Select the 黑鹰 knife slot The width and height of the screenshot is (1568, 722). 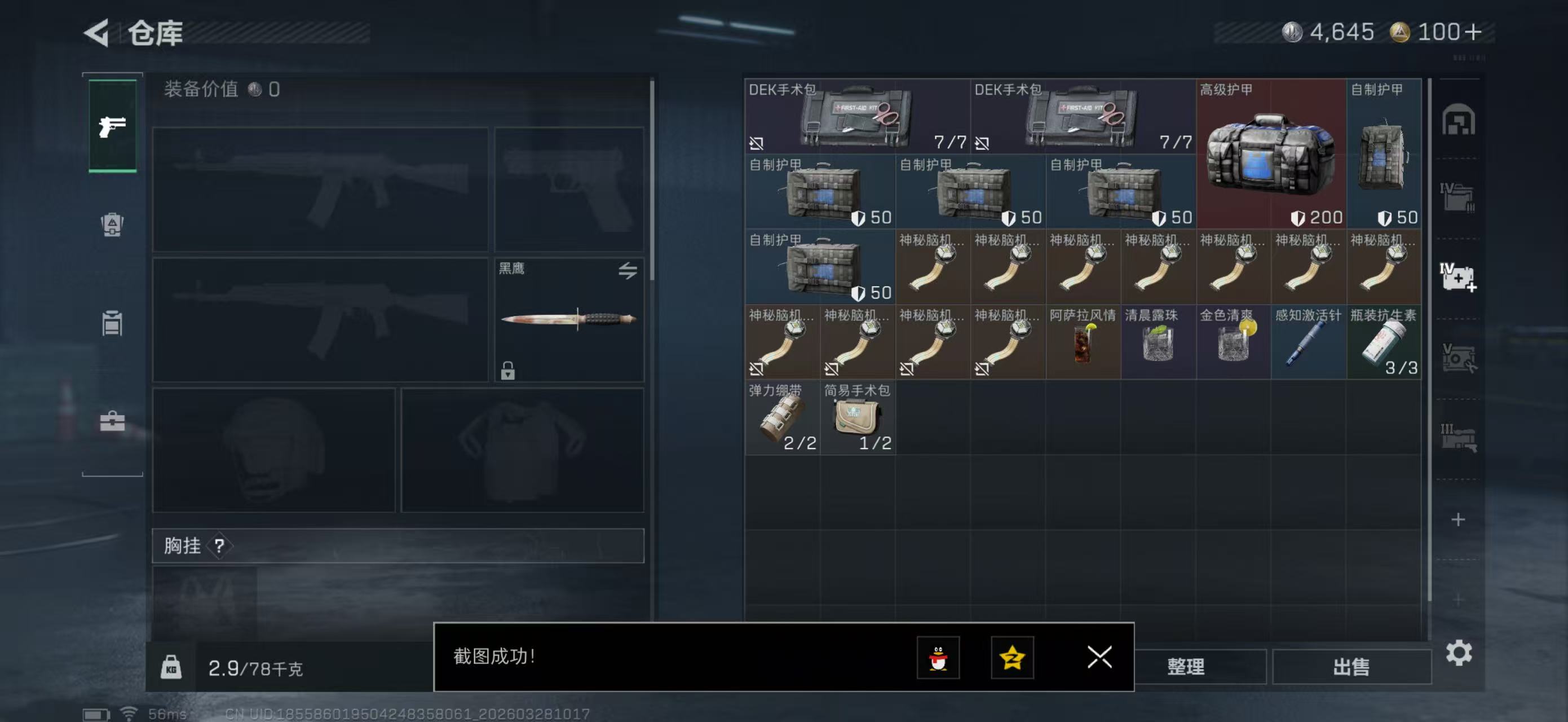click(x=568, y=320)
